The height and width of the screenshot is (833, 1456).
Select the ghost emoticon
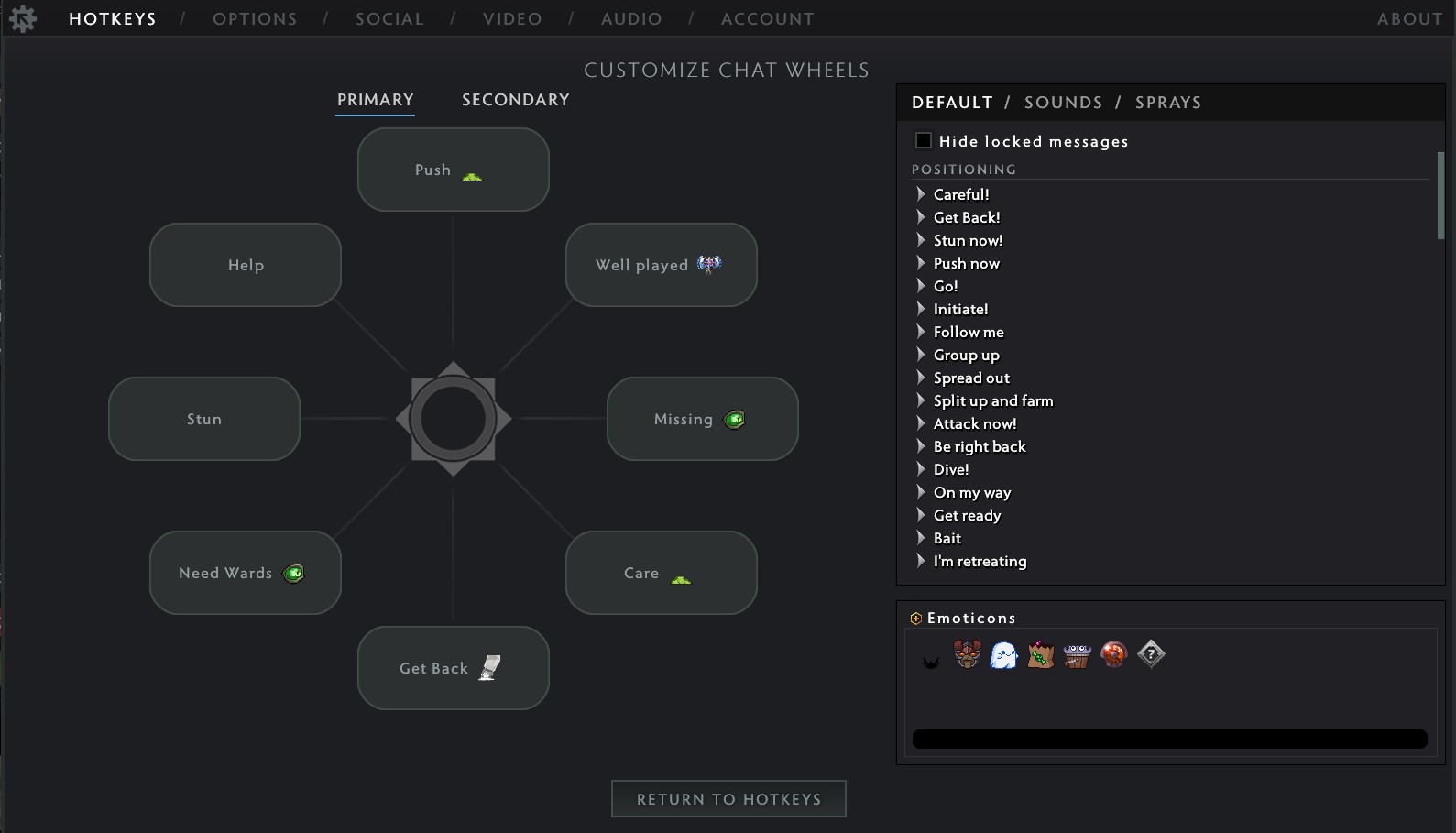[1003, 655]
